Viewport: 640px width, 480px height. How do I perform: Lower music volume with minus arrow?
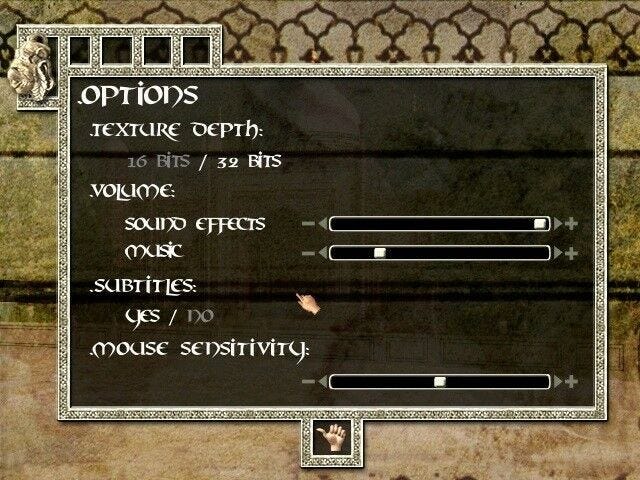tap(312, 253)
